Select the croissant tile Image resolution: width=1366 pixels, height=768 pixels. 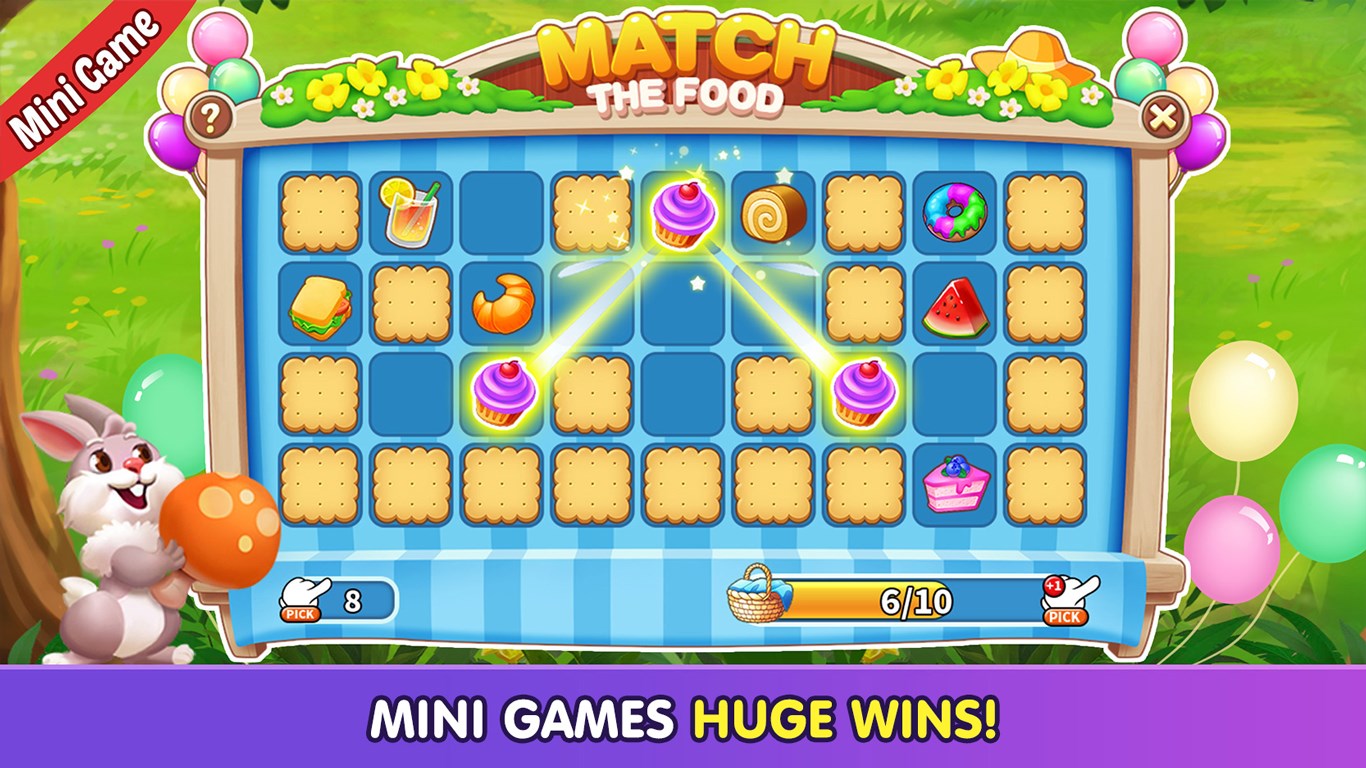pyautogui.click(x=505, y=302)
